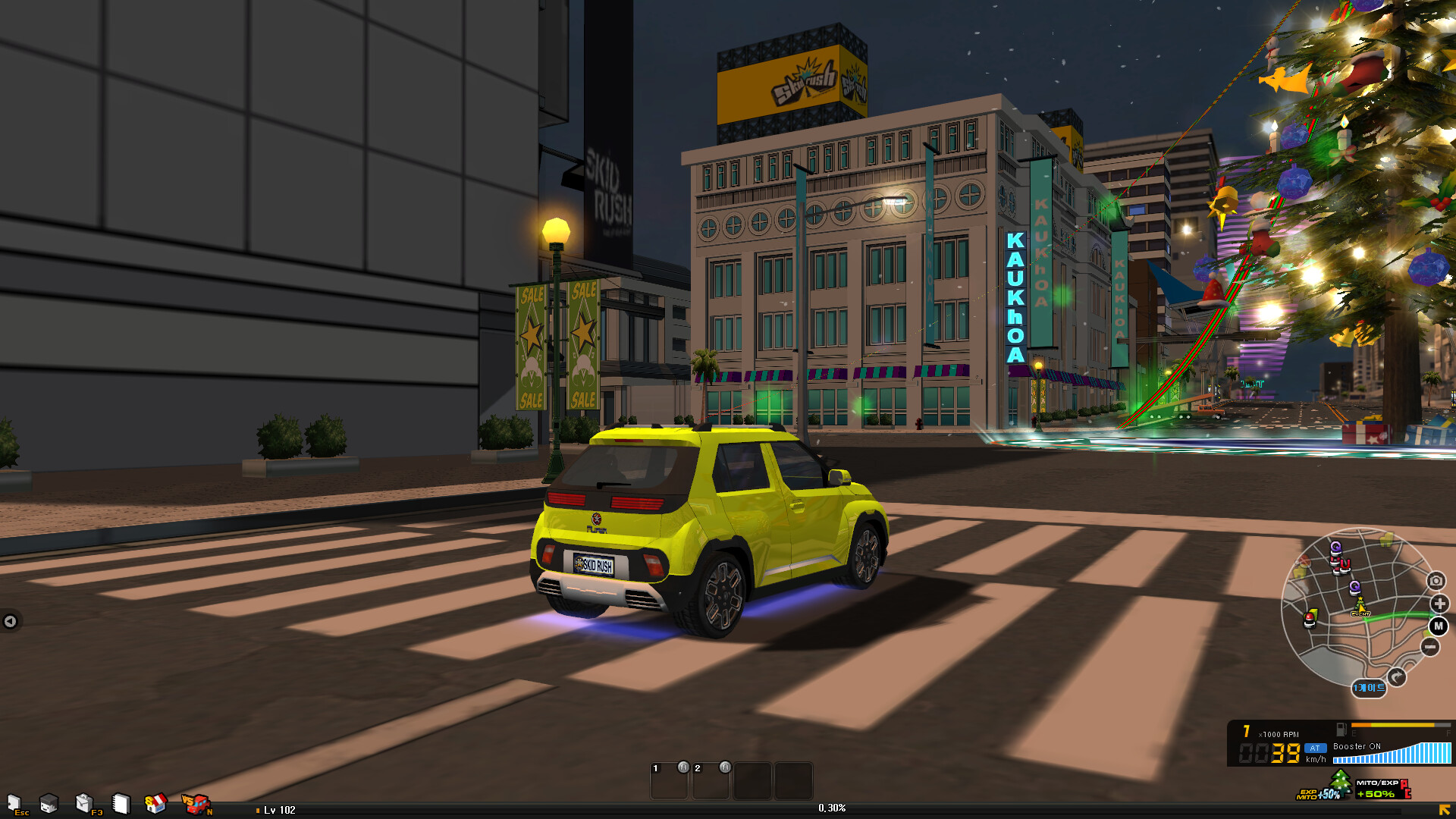The image size is (1456, 819).
Task: Open the full map with the M button
Action: point(1438,626)
